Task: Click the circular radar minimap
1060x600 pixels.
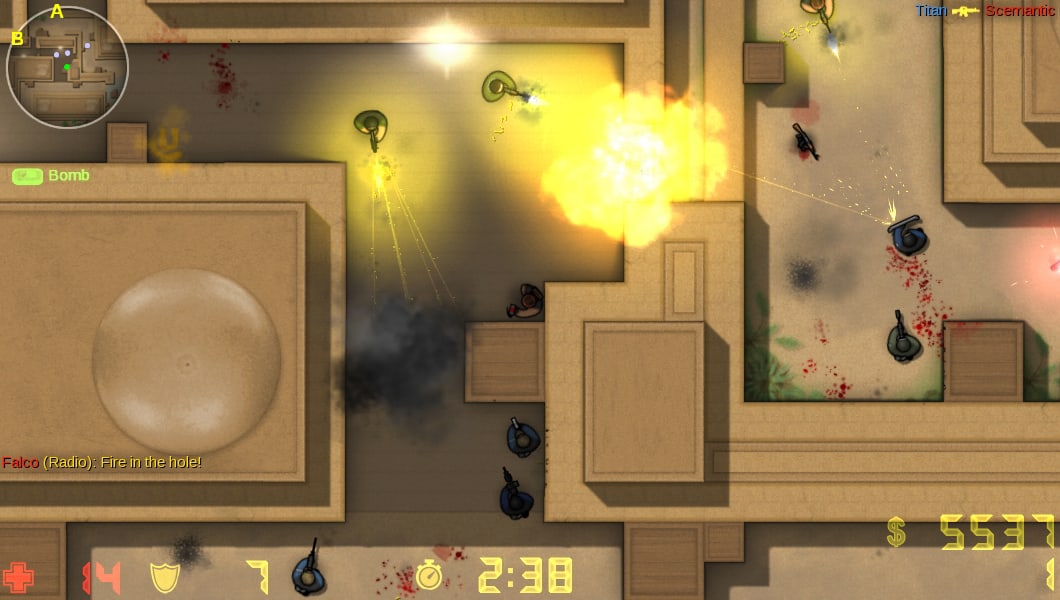Action: click(x=67, y=67)
